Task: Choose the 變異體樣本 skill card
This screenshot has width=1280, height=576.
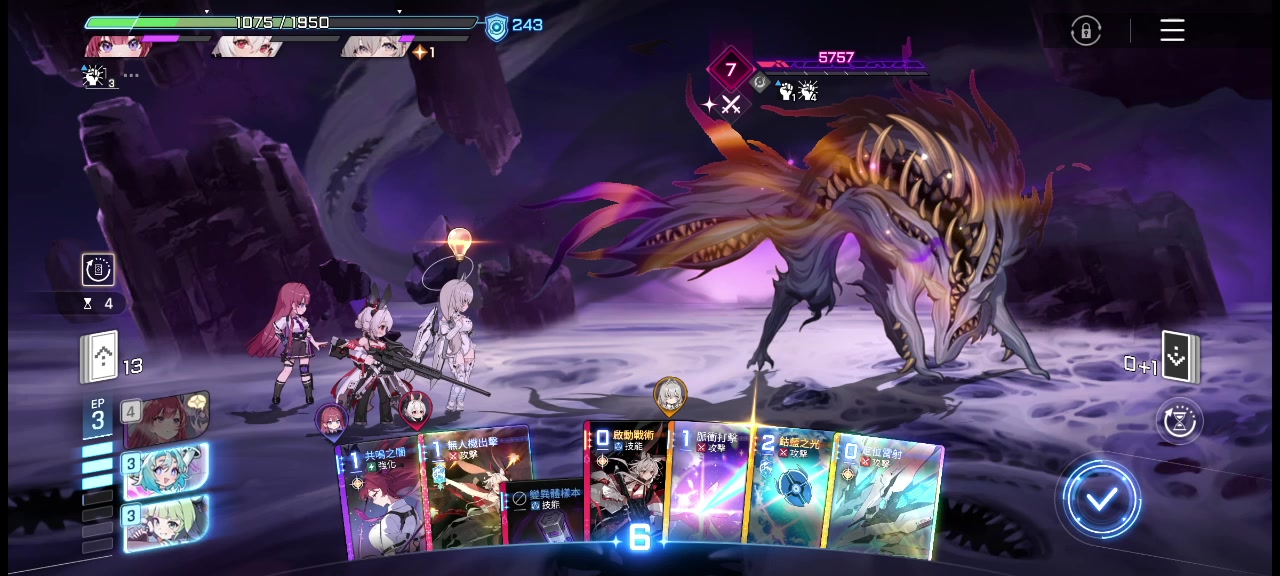Action: coord(543,513)
